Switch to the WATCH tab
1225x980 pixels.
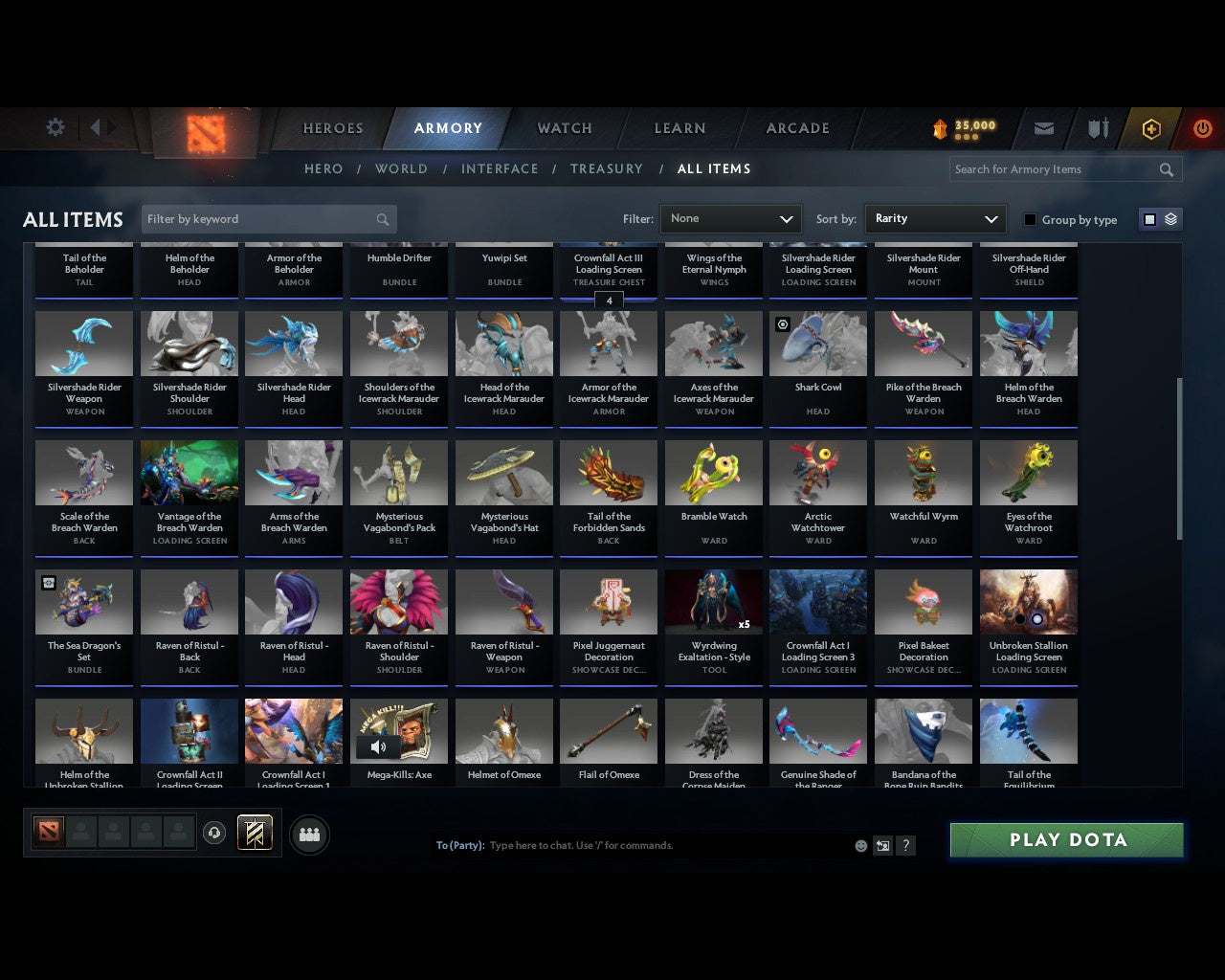(564, 128)
